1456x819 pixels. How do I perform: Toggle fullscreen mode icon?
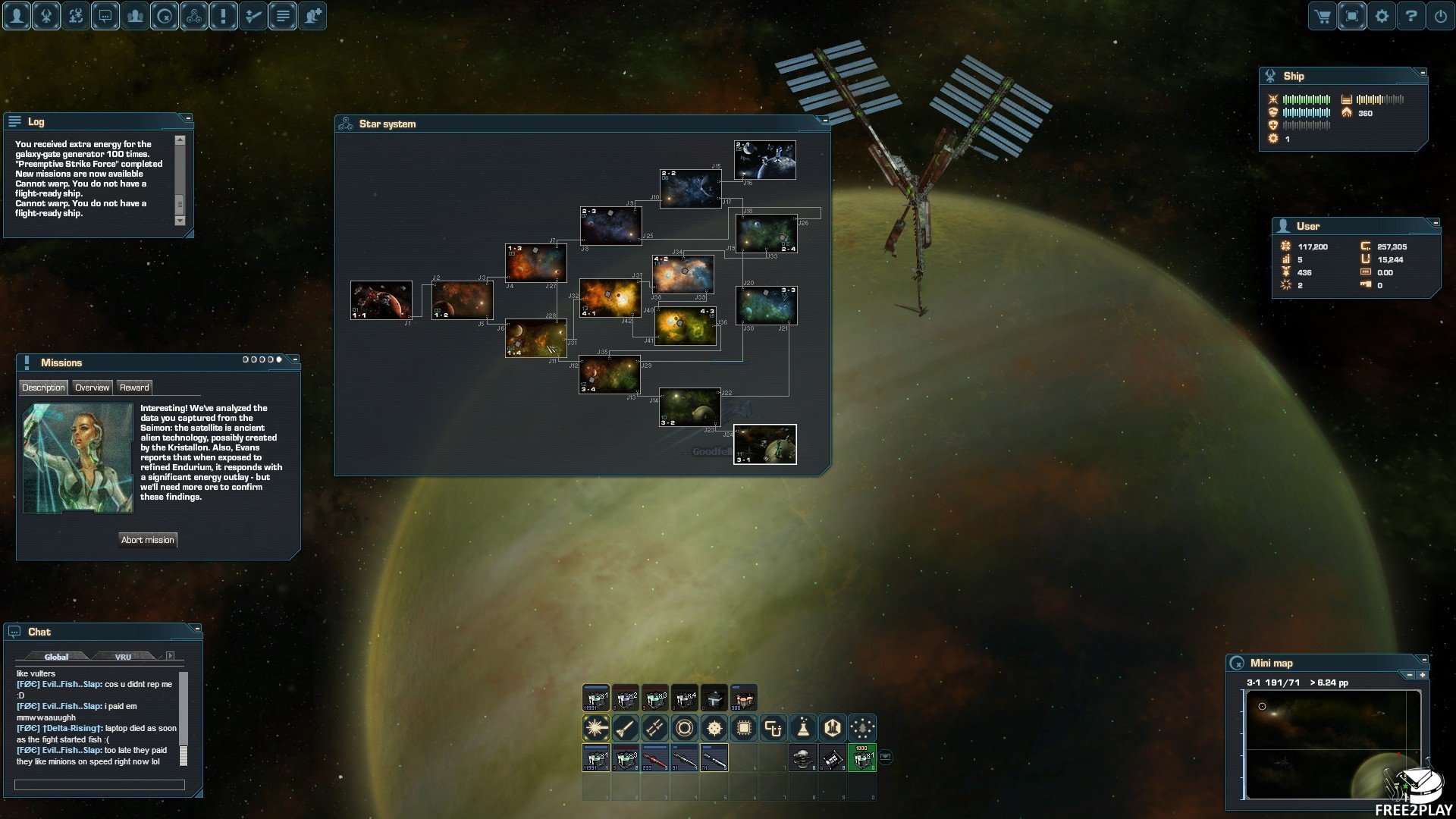[x=1352, y=16]
